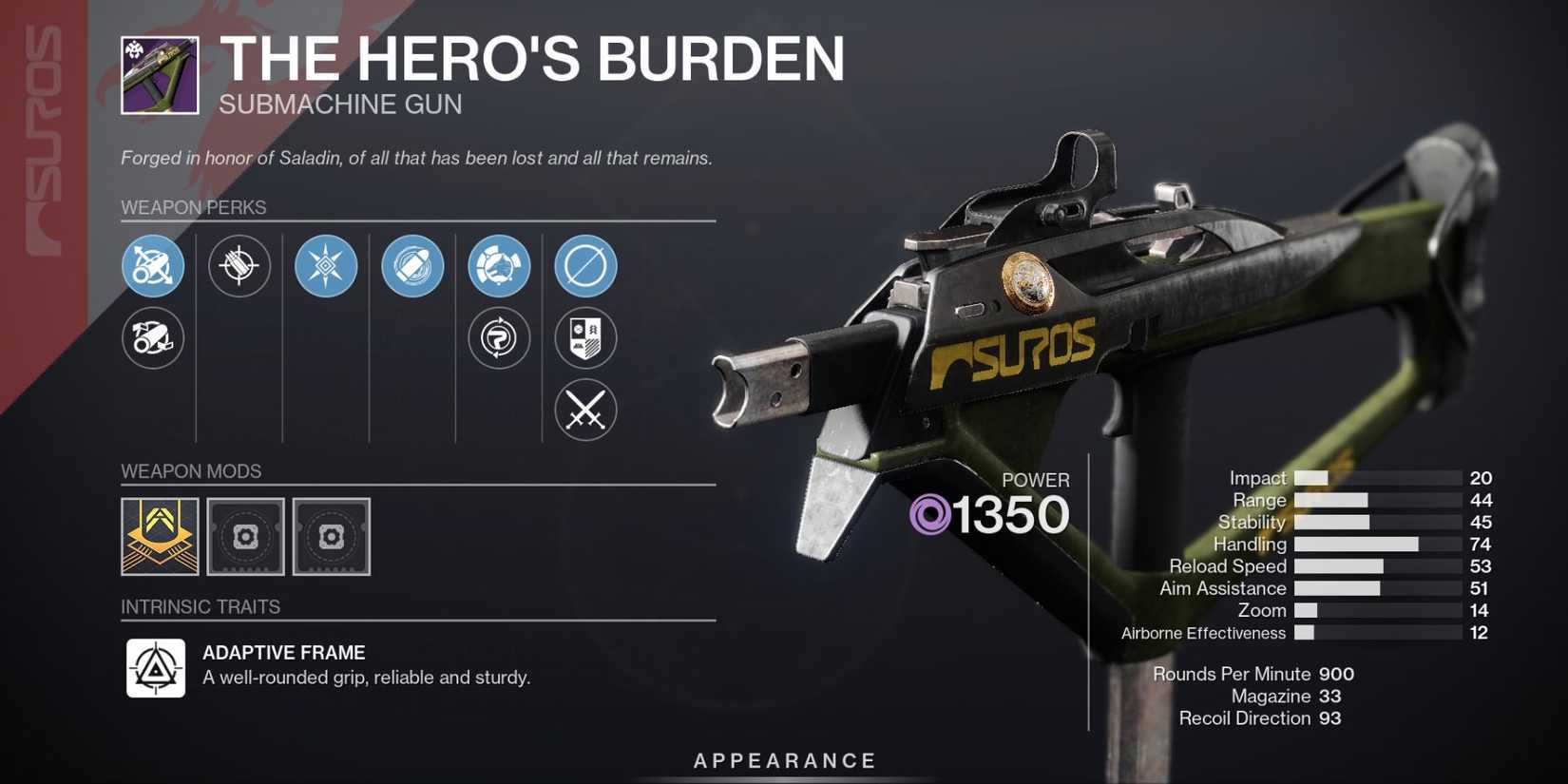The image size is (1568, 784).
Task: Select the blue bullet perk in the fourth column
Action: coord(412,266)
